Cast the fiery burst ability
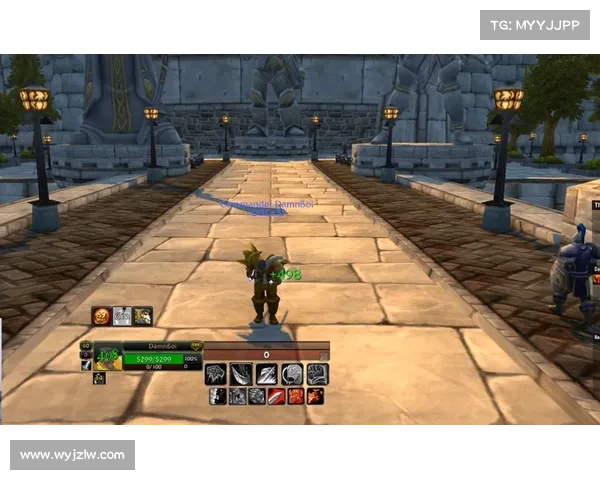The height and width of the screenshot is (480, 600). pos(315,396)
